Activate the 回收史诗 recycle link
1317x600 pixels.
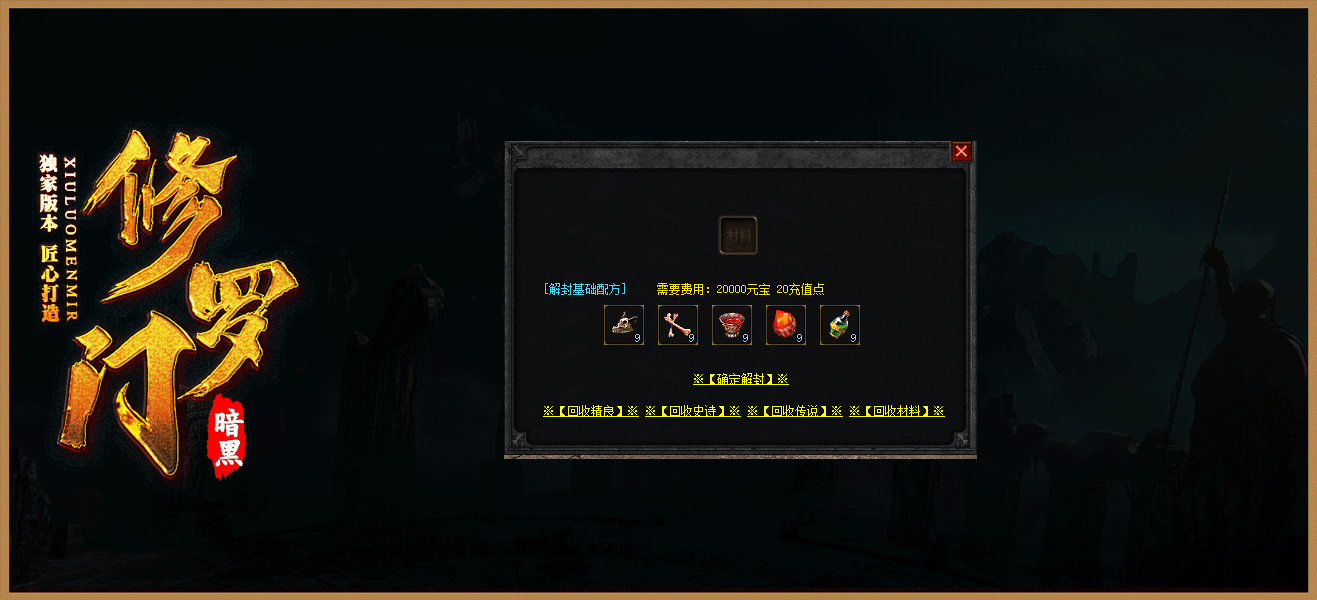(692, 411)
